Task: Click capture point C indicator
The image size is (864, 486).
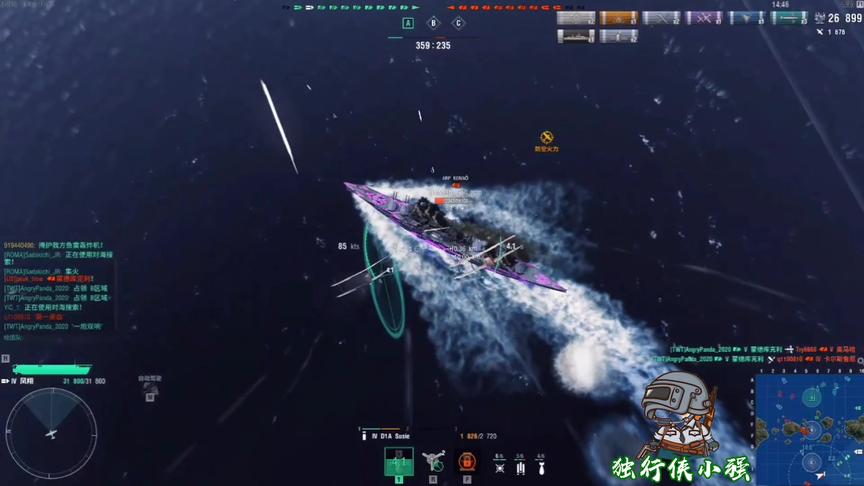Action: click(x=458, y=23)
